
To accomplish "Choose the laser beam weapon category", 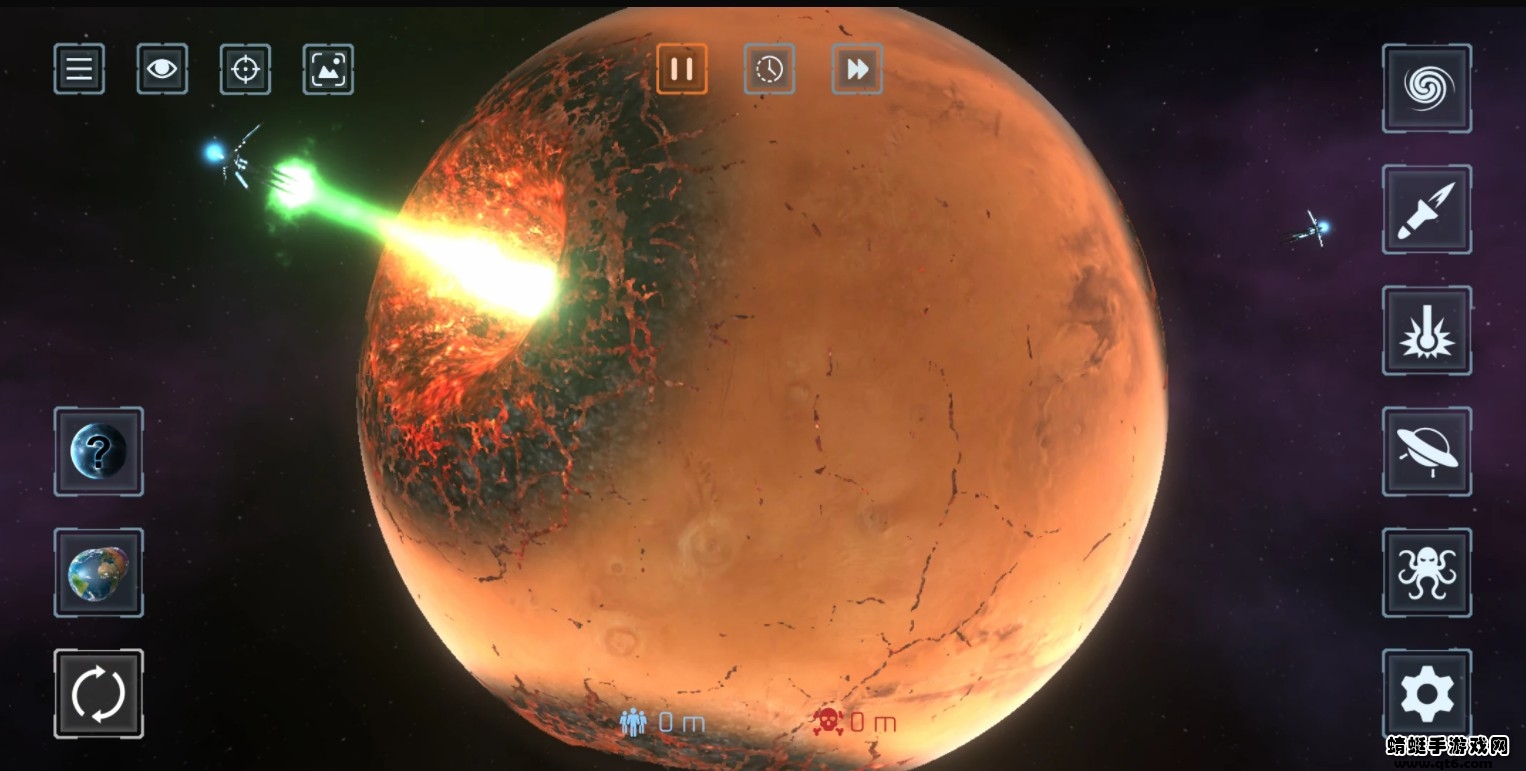I will click(1427, 330).
